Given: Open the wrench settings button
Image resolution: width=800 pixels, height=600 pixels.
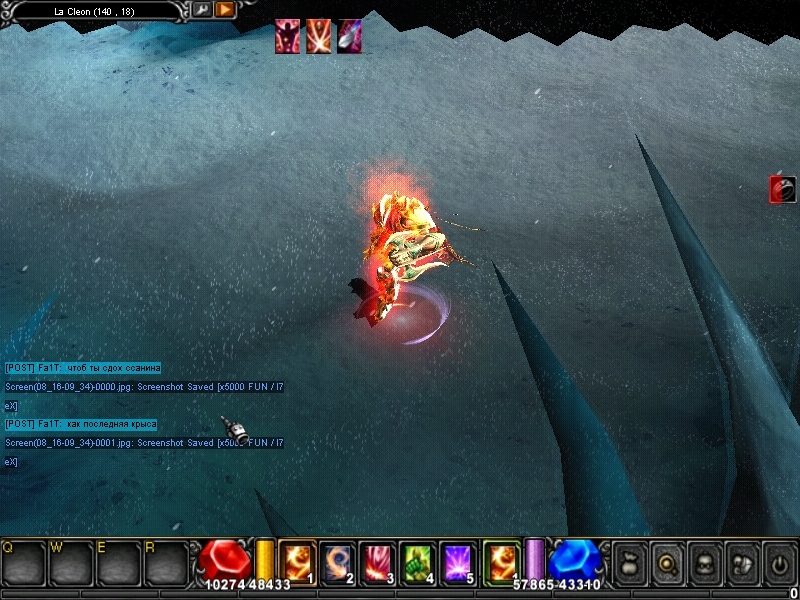Looking at the screenshot, I should [x=201, y=10].
